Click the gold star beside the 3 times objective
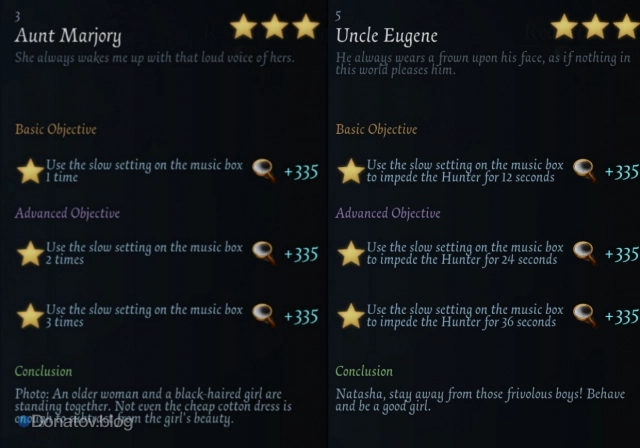This screenshot has width=640, height=448. [x=30, y=316]
